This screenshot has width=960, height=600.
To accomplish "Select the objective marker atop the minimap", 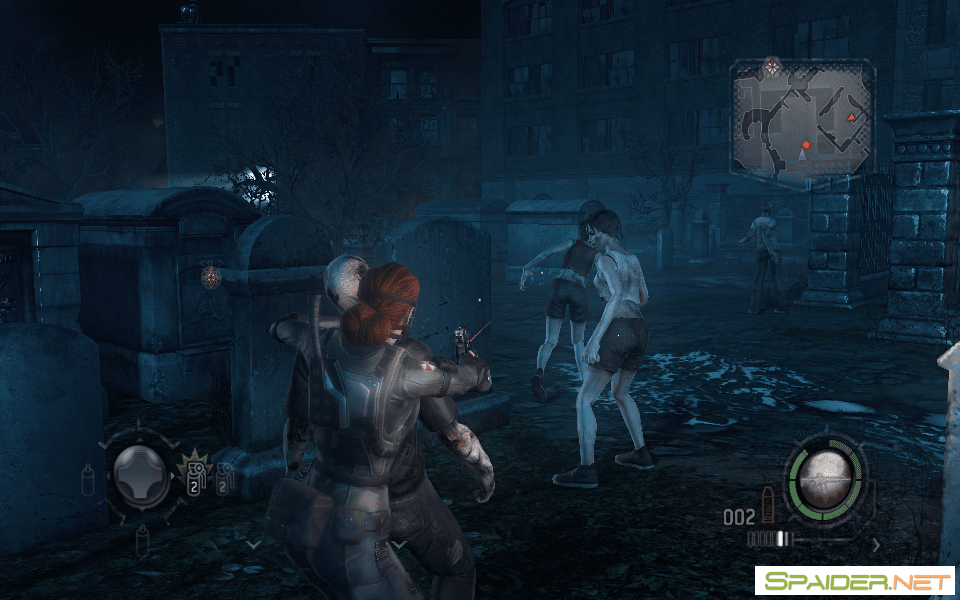I will click(771, 67).
